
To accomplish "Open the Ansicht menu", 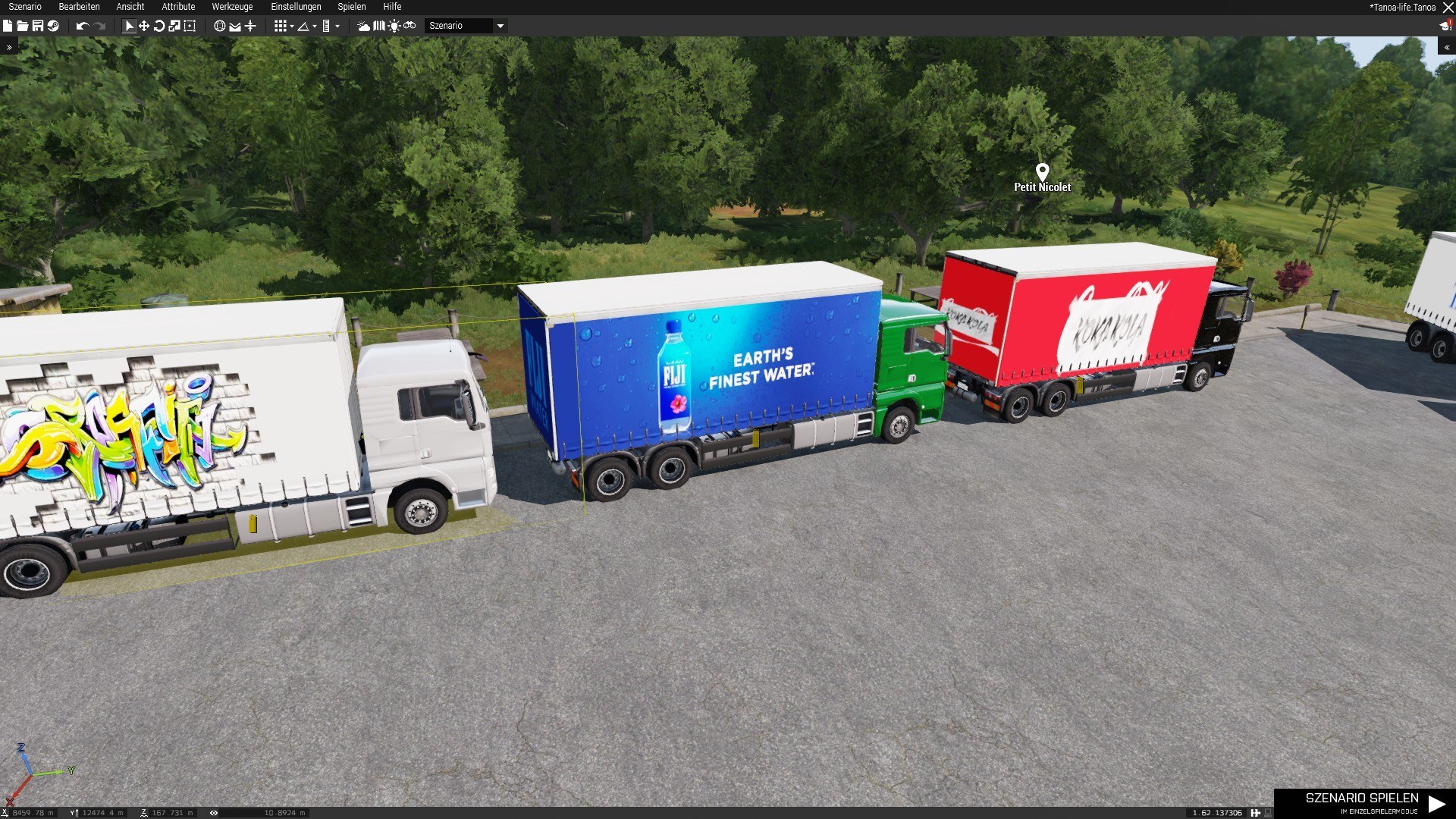I will (x=130, y=7).
